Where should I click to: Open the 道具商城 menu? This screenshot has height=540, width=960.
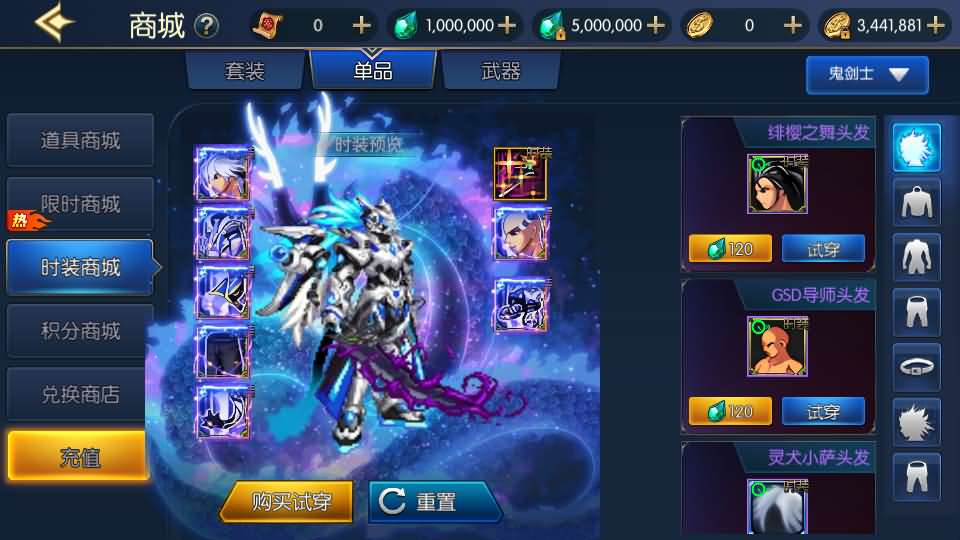[80, 141]
